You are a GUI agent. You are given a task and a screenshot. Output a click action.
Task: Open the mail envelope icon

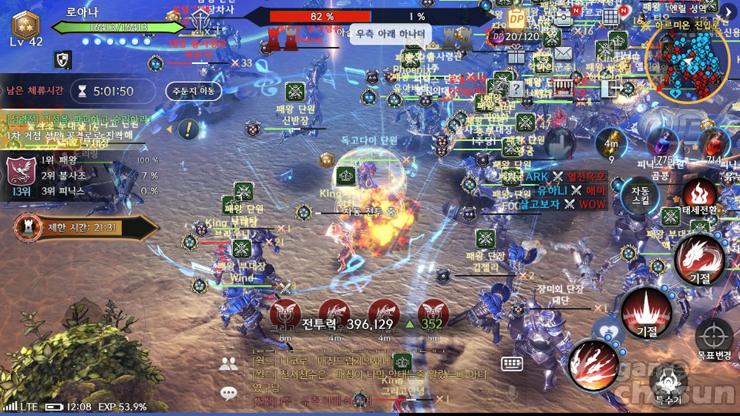[562, 53]
